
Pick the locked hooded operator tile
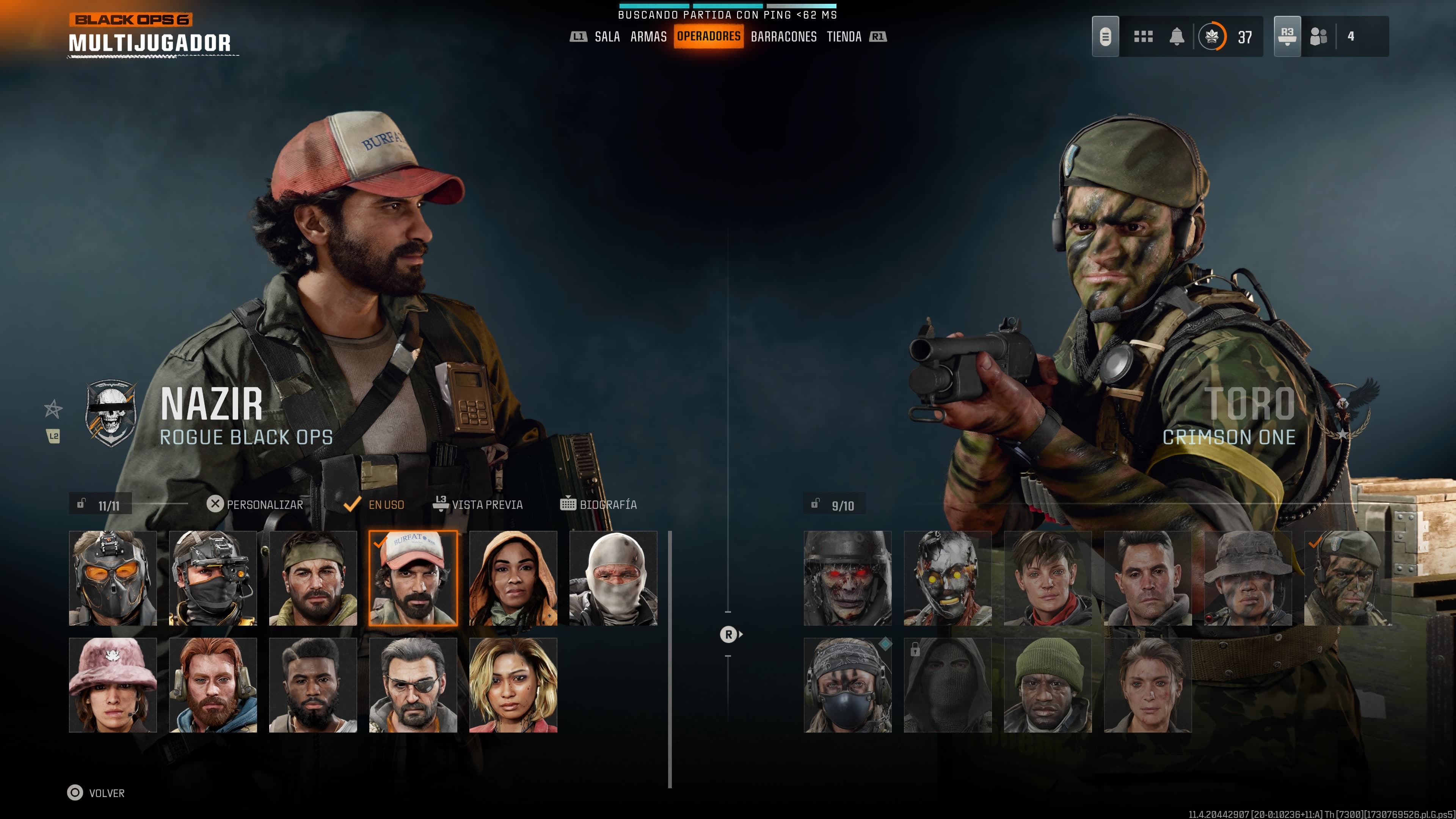pyautogui.click(x=948, y=685)
